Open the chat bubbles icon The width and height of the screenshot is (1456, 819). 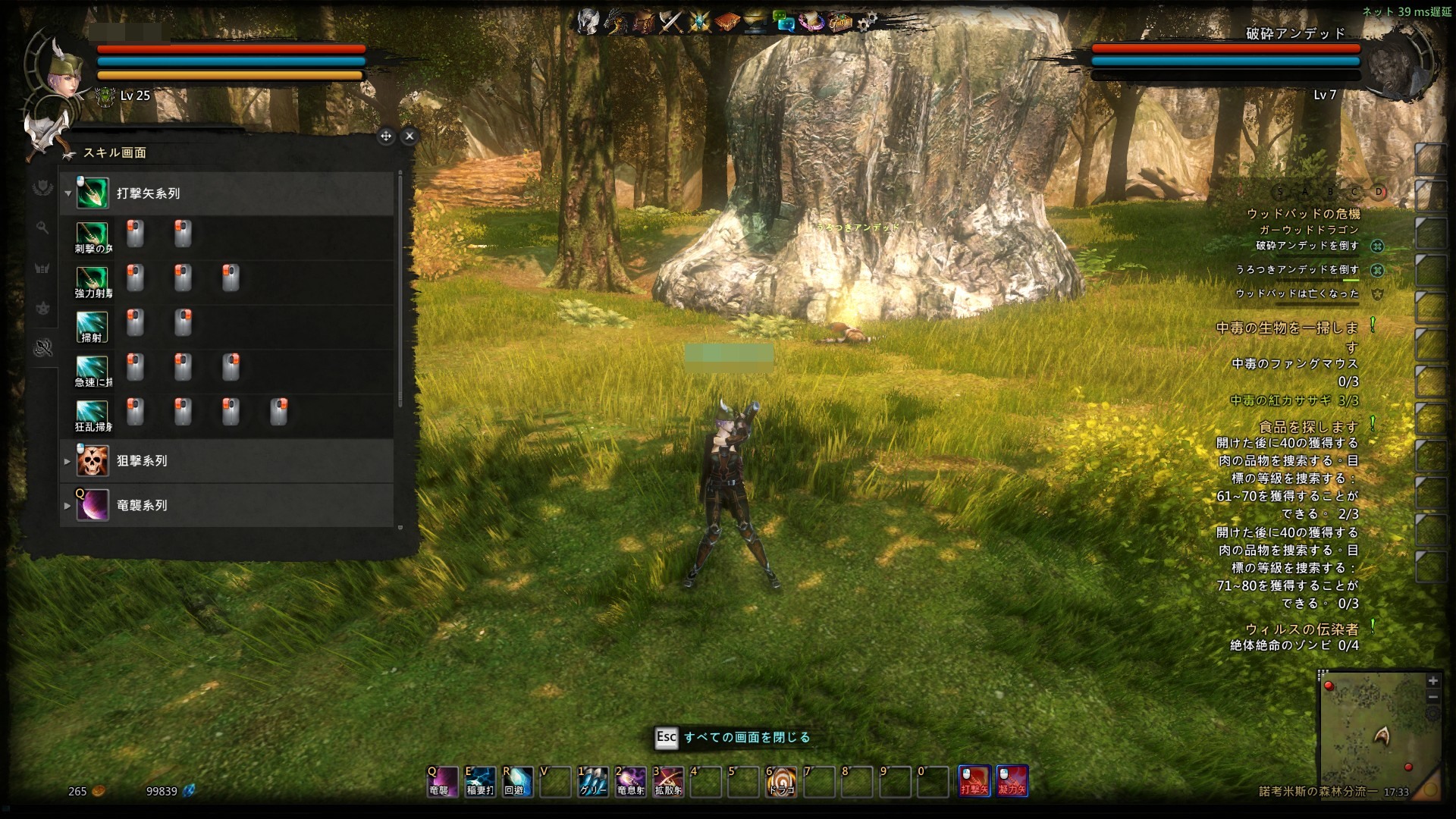[x=783, y=23]
